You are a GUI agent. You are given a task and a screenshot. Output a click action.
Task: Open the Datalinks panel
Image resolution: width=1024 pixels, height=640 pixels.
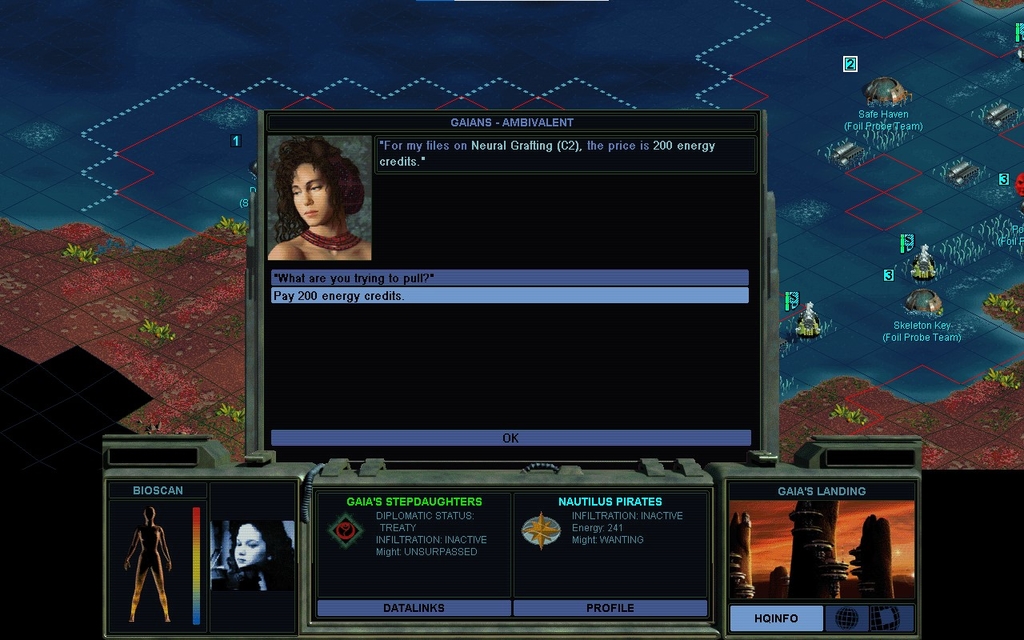[x=413, y=608]
